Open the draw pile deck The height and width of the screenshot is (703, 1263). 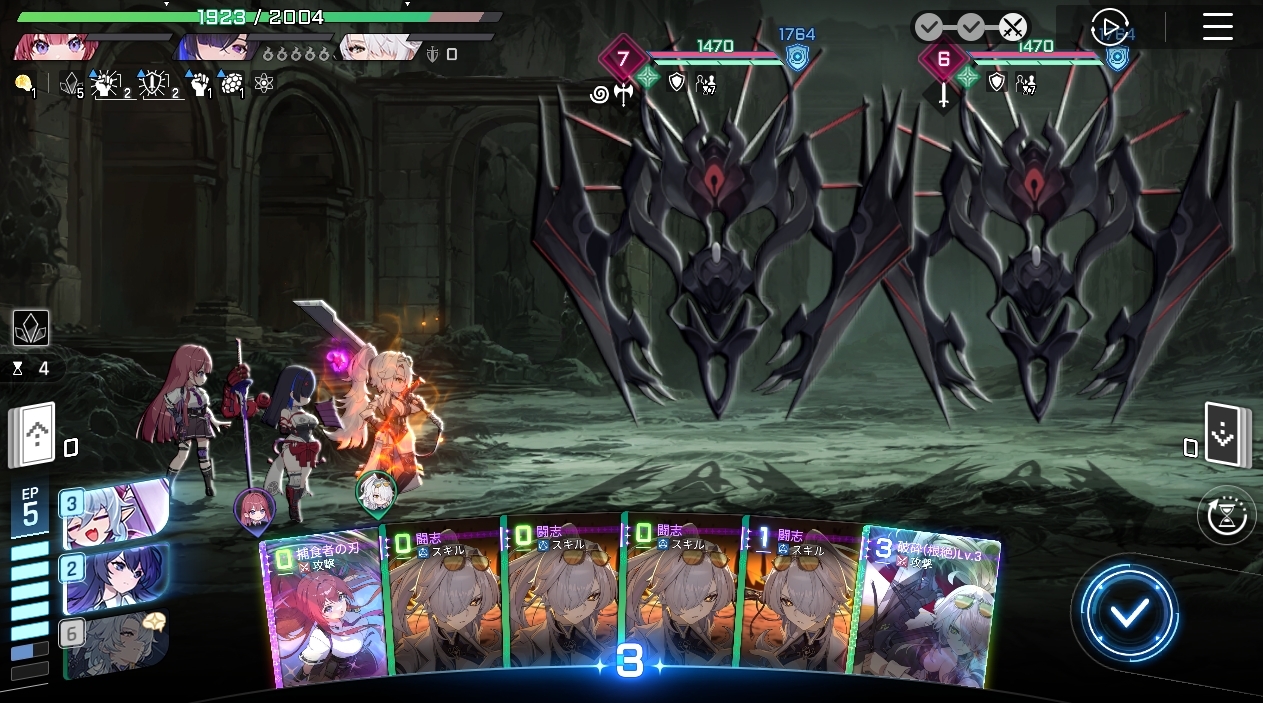coord(32,437)
